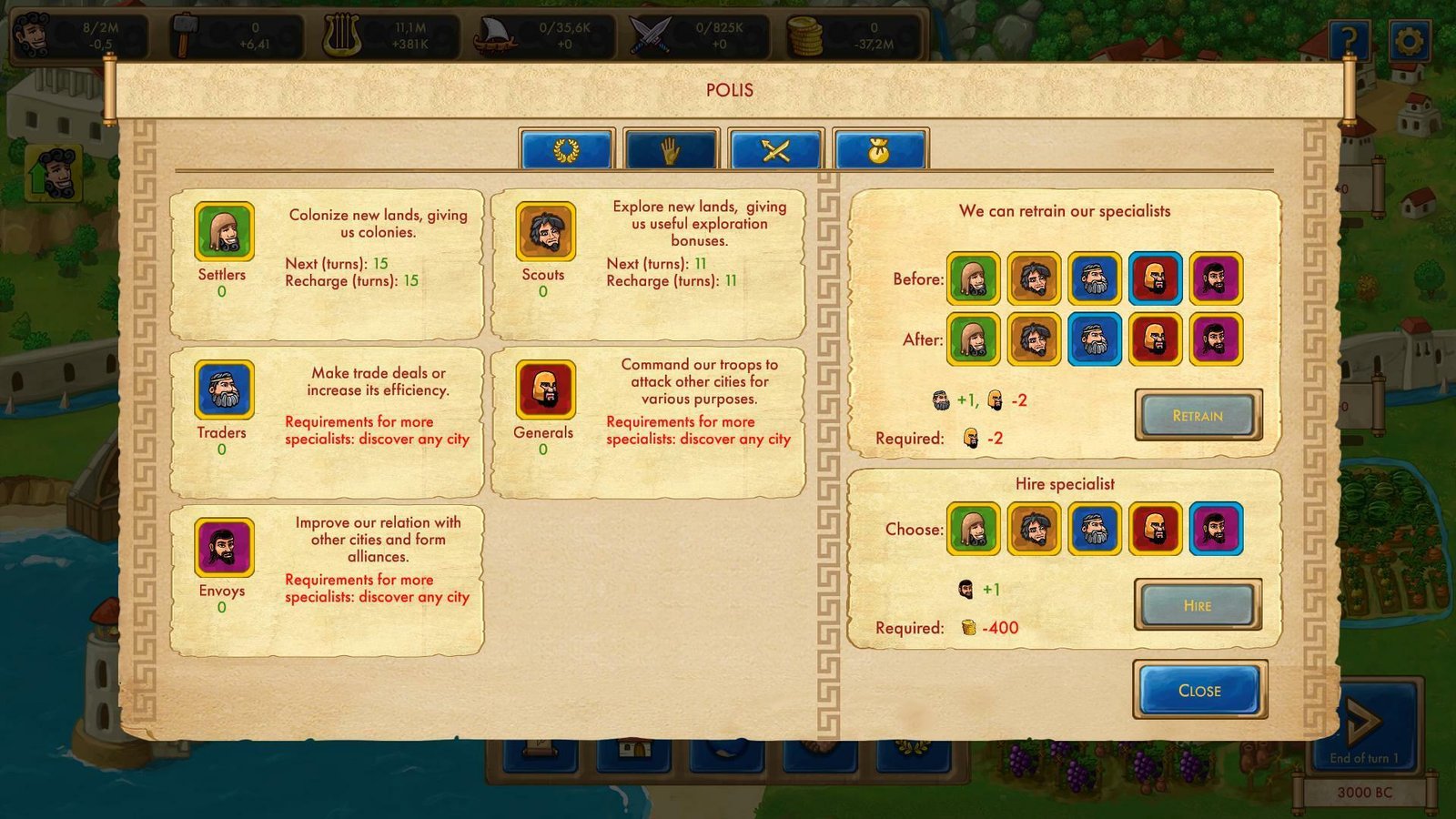This screenshot has height=819, width=1456.
Task: Open the question mark help
Action: (x=1349, y=41)
